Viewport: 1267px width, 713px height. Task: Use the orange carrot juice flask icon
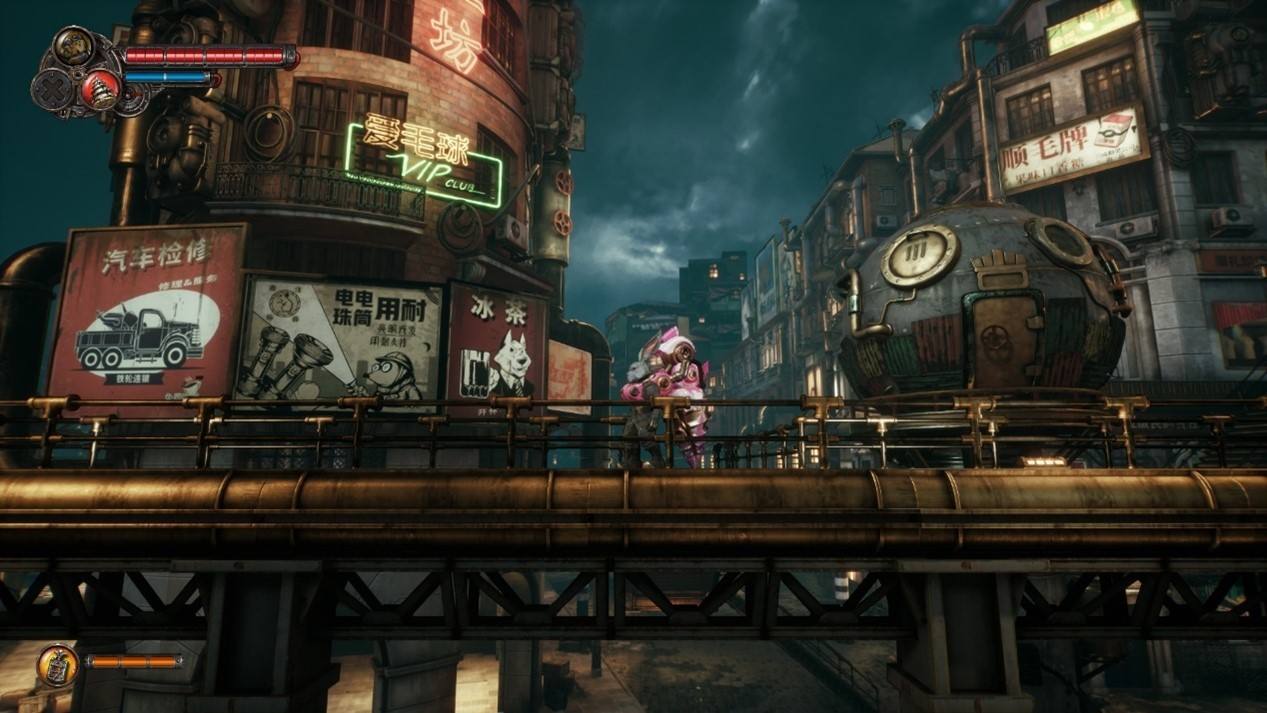(x=58, y=665)
